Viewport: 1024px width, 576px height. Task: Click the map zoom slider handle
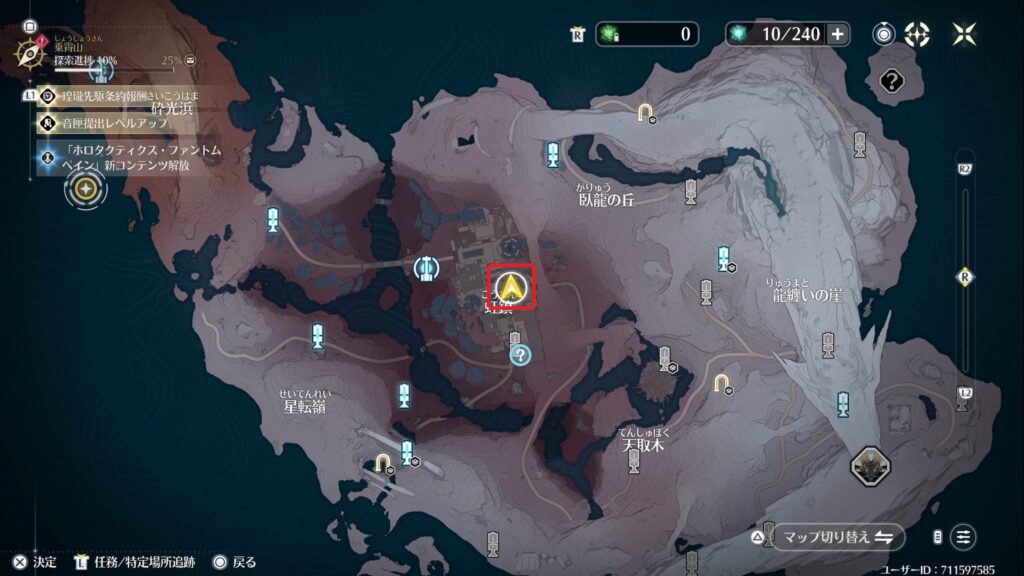click(x=964, y=276)
